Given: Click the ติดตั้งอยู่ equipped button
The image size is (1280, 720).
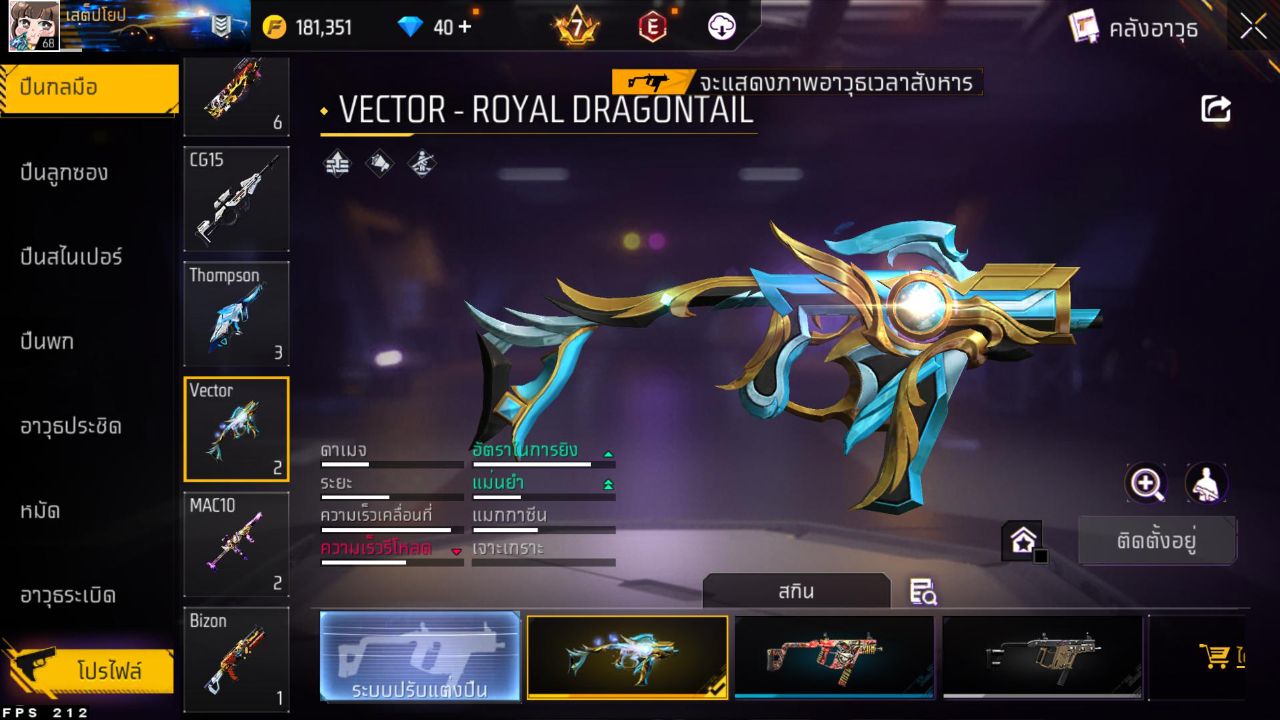Looking at the screenshot, I should [x=1157, y=541].
